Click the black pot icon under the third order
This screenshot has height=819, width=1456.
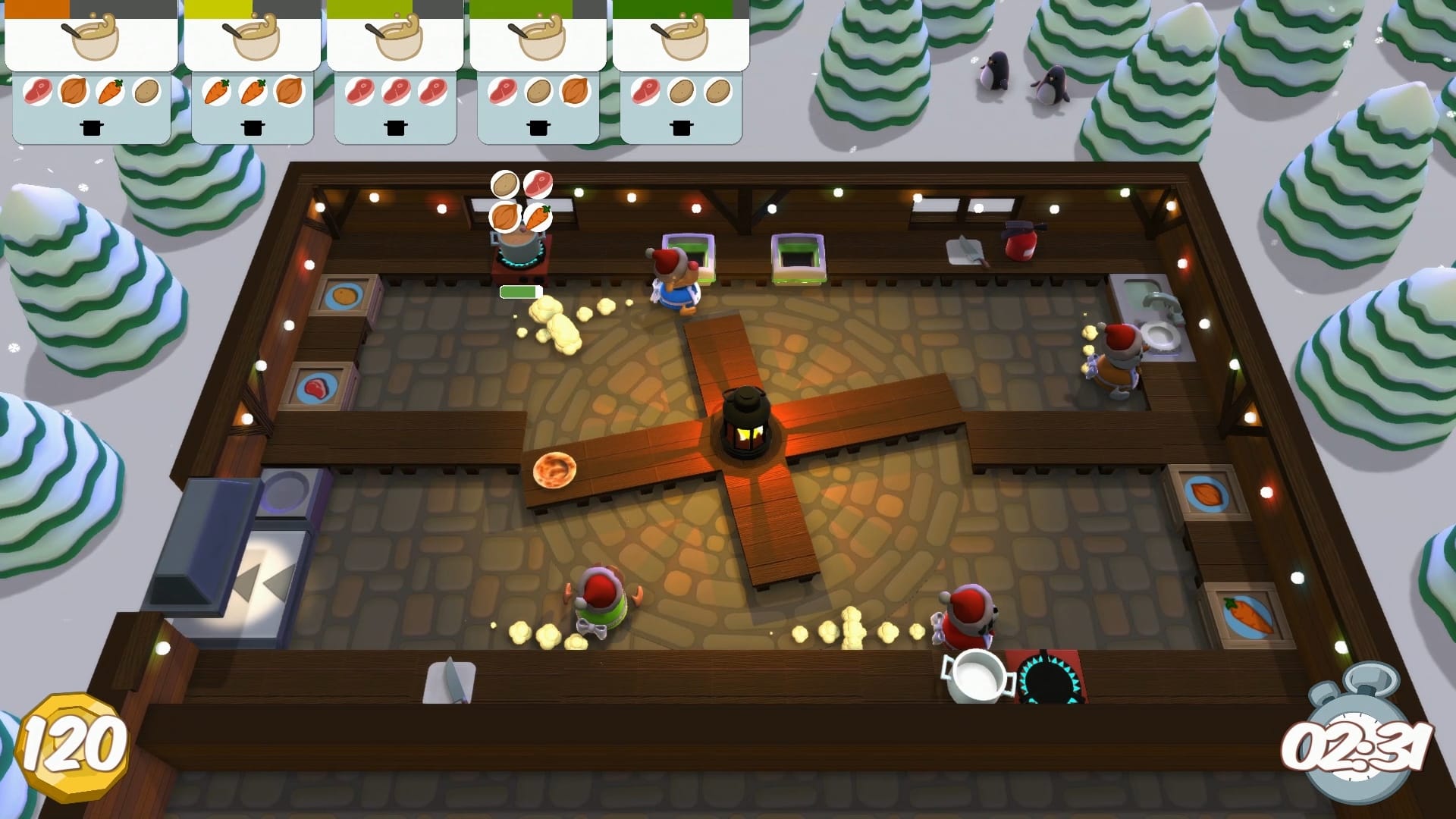[397, 126]
